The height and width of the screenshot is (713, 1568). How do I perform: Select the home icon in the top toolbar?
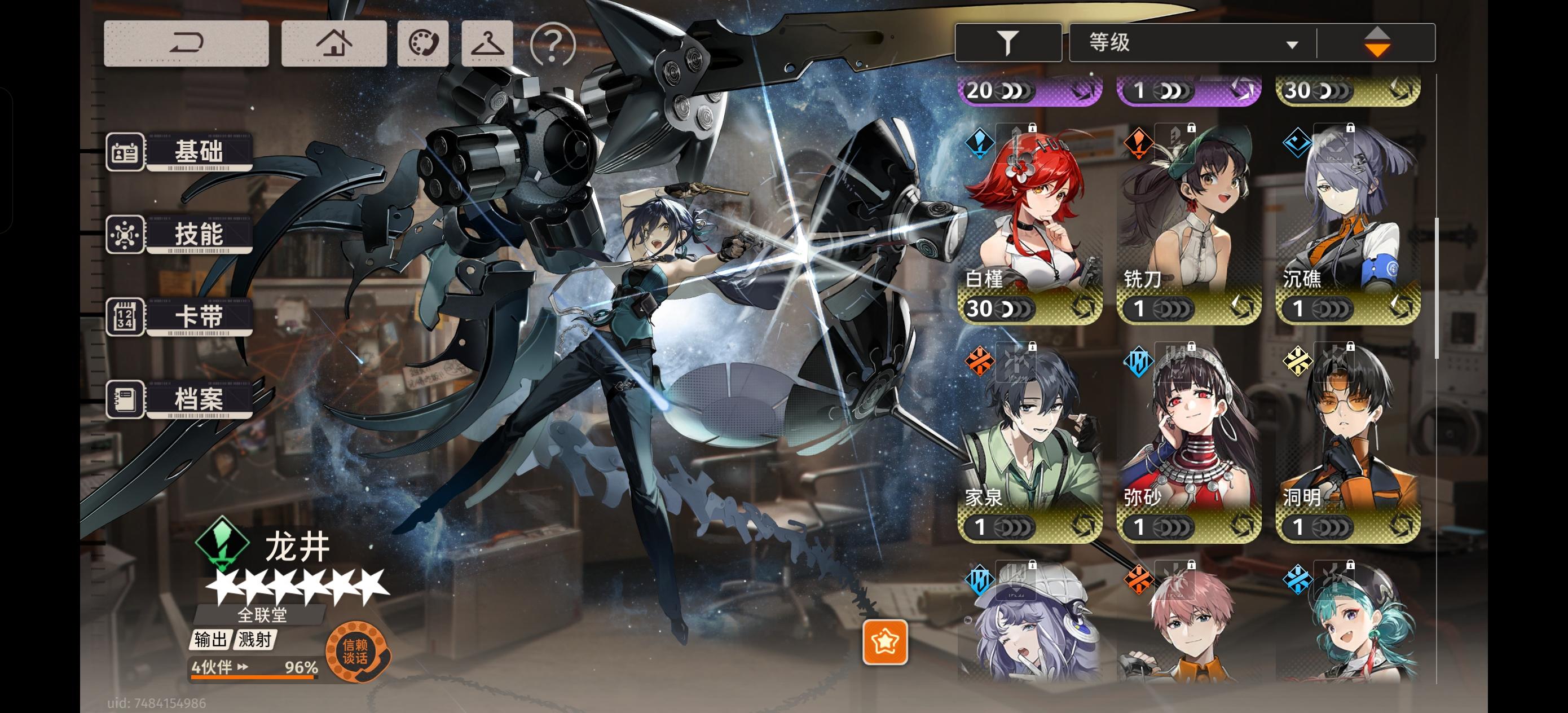pyautogui.click(x=334, y=43)
